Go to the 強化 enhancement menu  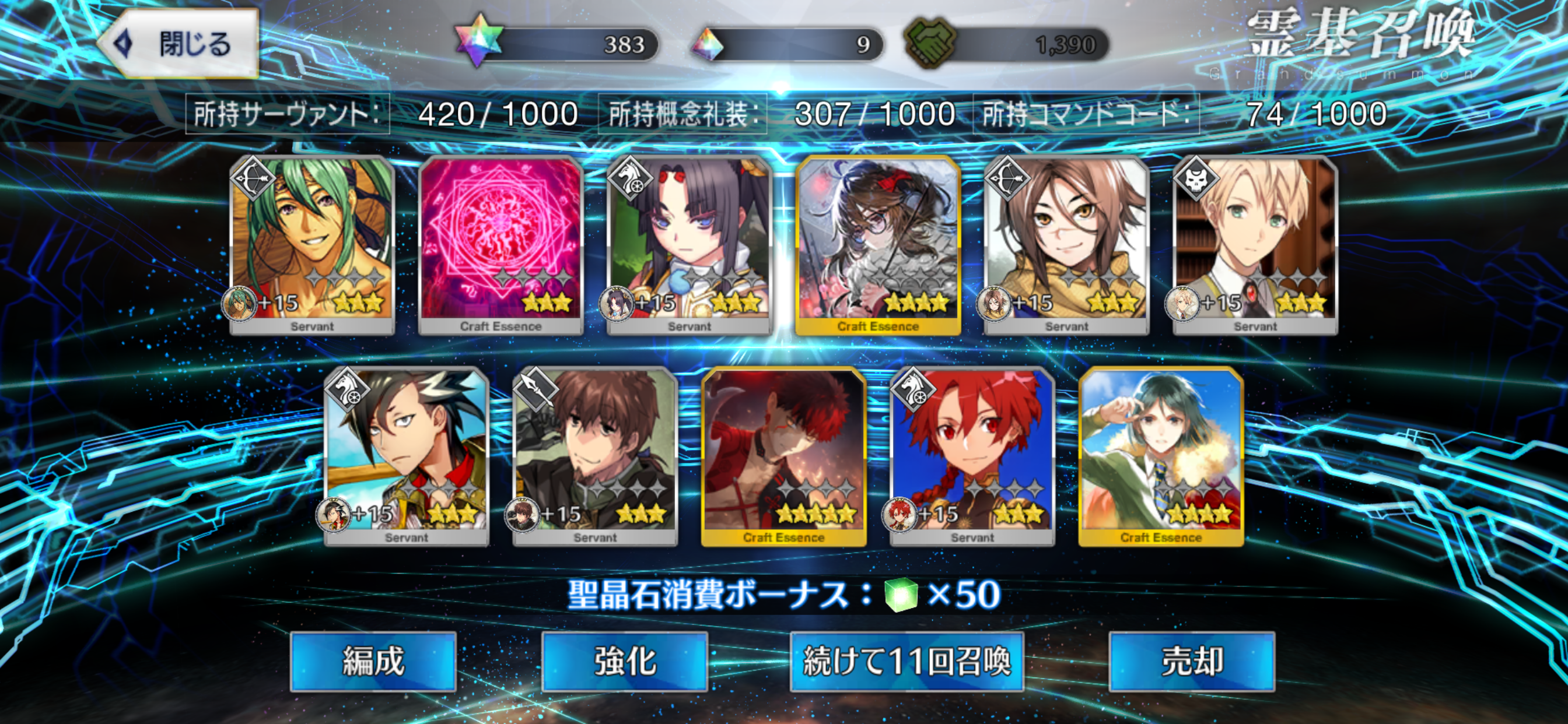[624, 660]
